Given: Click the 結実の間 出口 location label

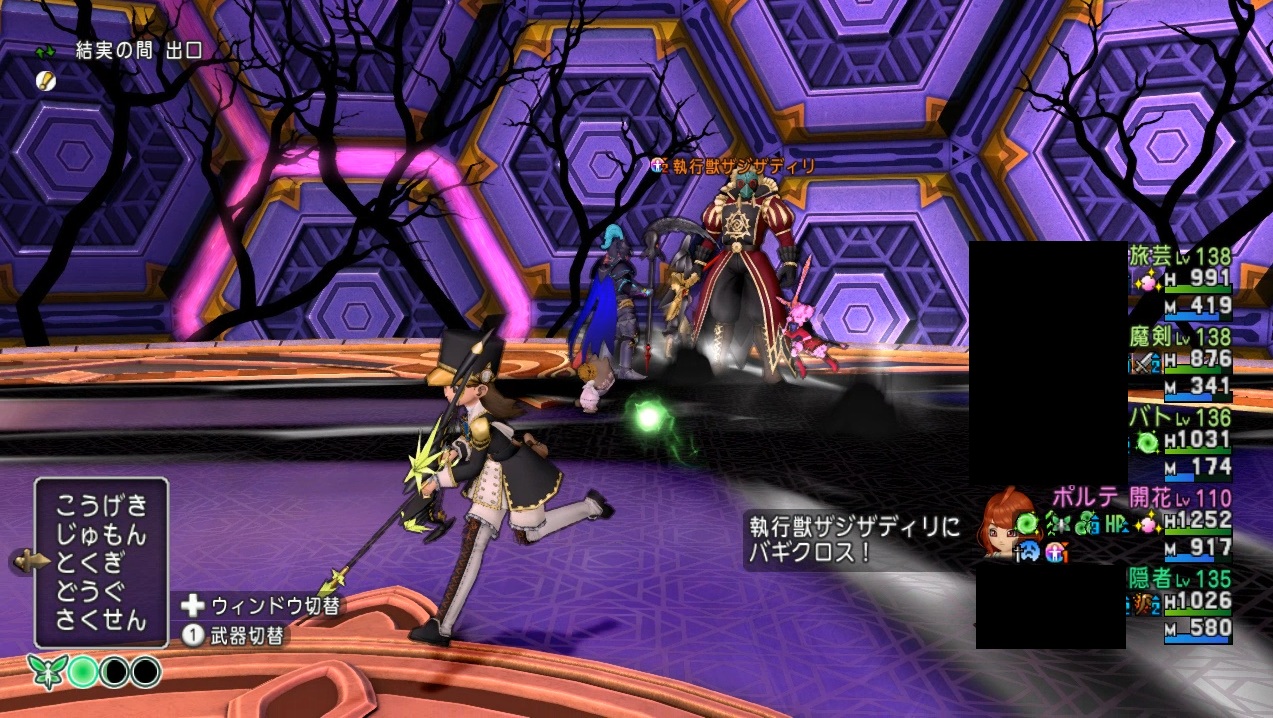Looking at the screenshot, I should coord(139,51).
